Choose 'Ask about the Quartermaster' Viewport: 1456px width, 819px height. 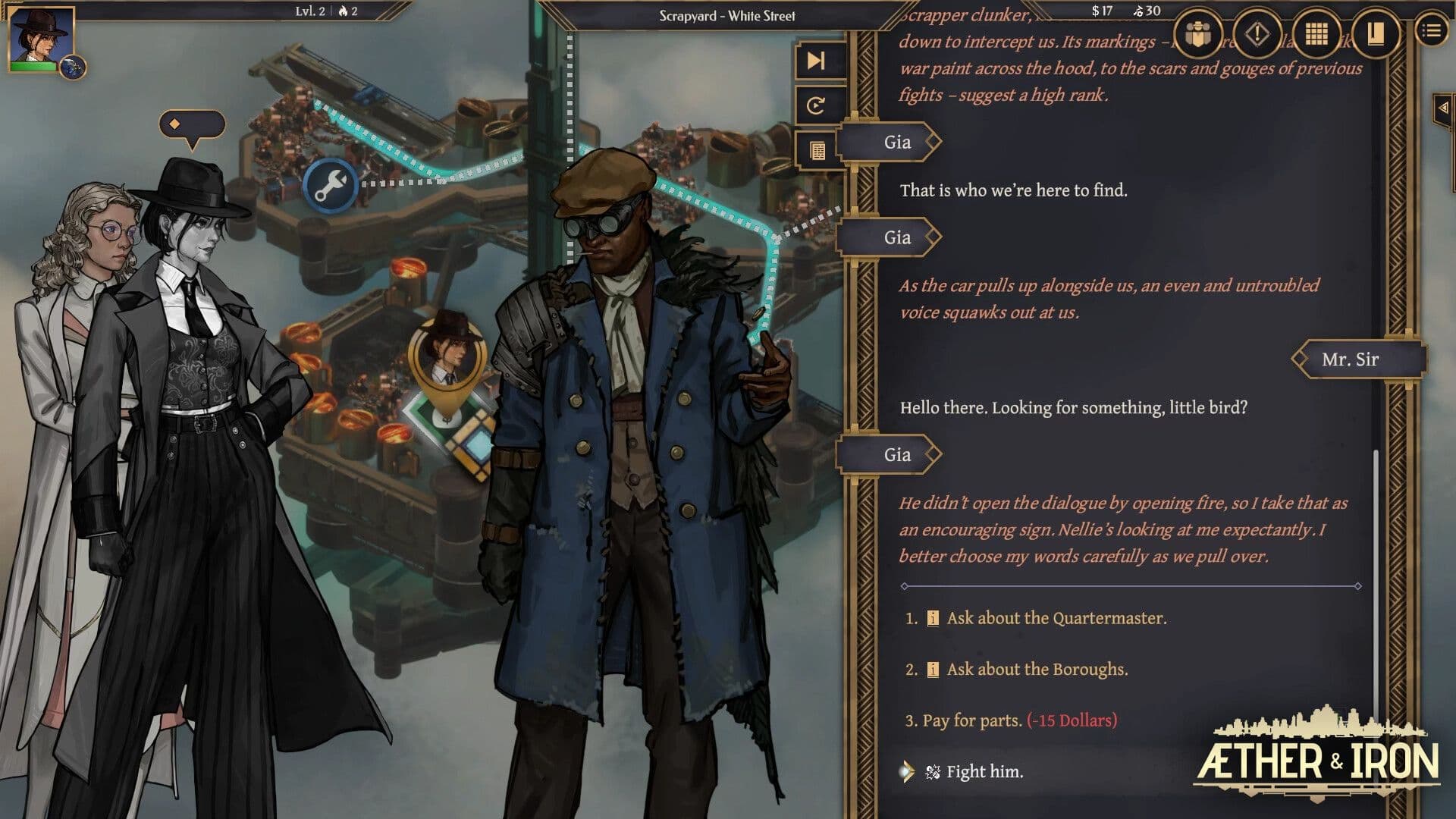pyautogui.click(x=1062, y=618)
